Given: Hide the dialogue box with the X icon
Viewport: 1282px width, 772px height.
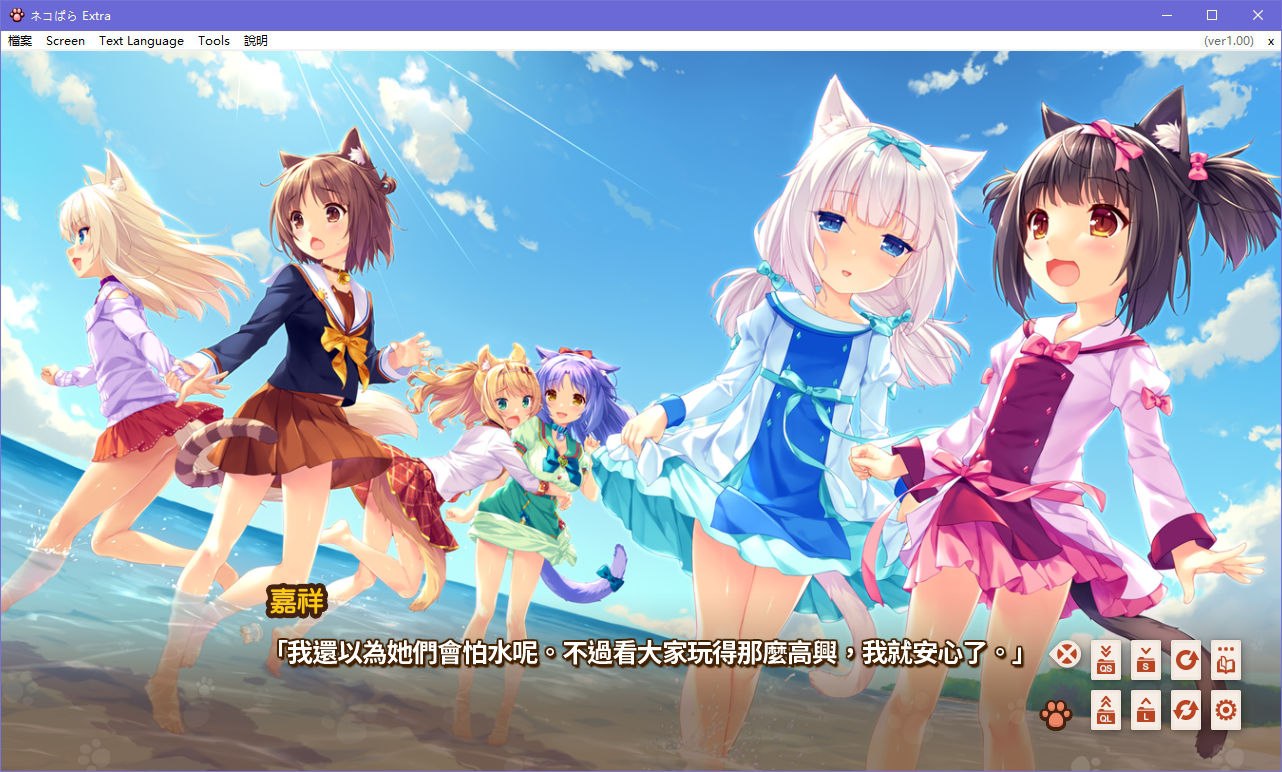Looking at the screenshot, I should 1066,655.
